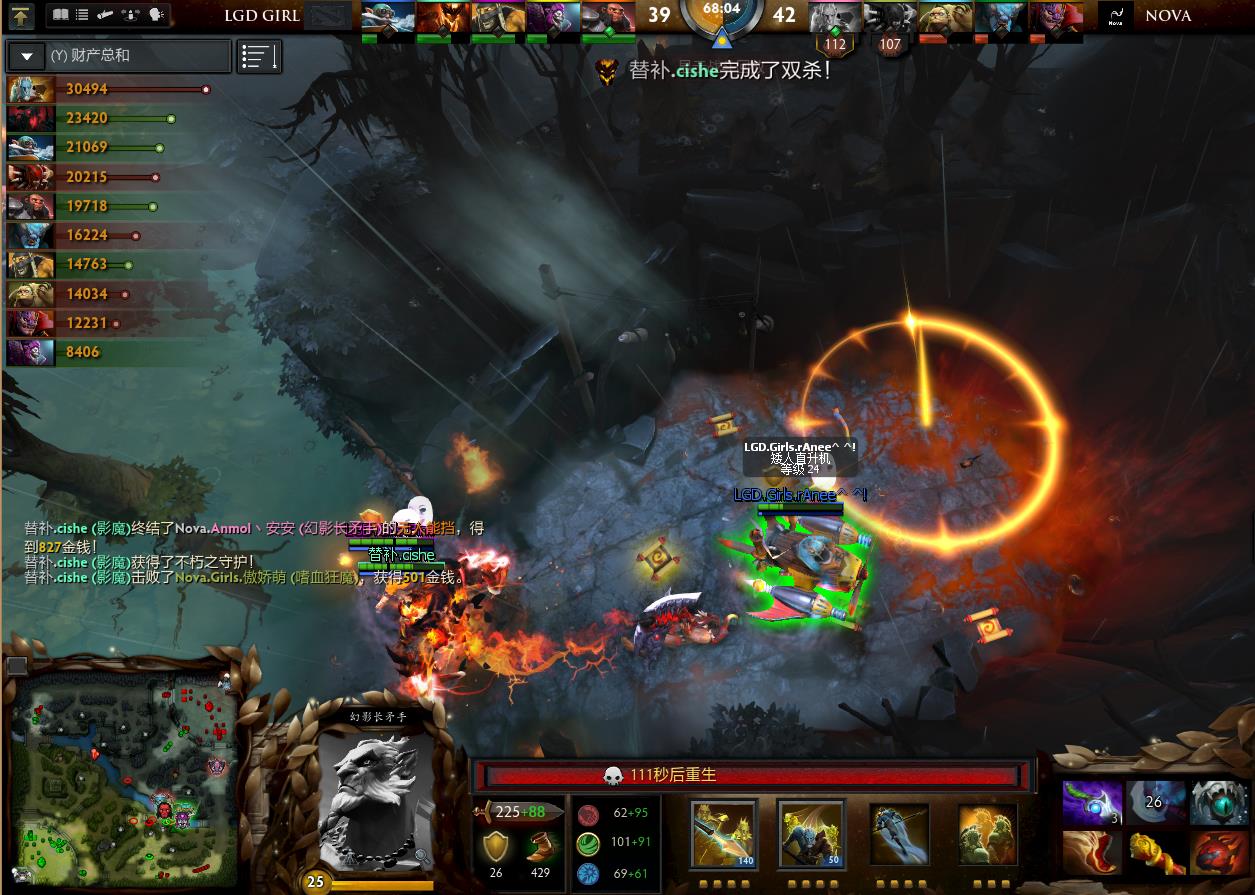Click the Phantom Lancer hero portrait
Screen dimensions: 1255x895
point(377,798)
